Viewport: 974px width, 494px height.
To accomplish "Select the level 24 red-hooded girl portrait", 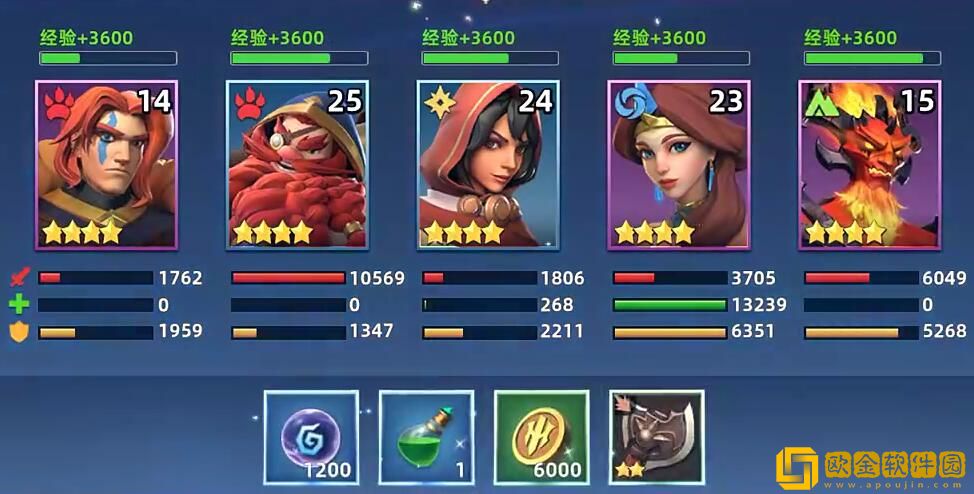I will click(488, 165).
